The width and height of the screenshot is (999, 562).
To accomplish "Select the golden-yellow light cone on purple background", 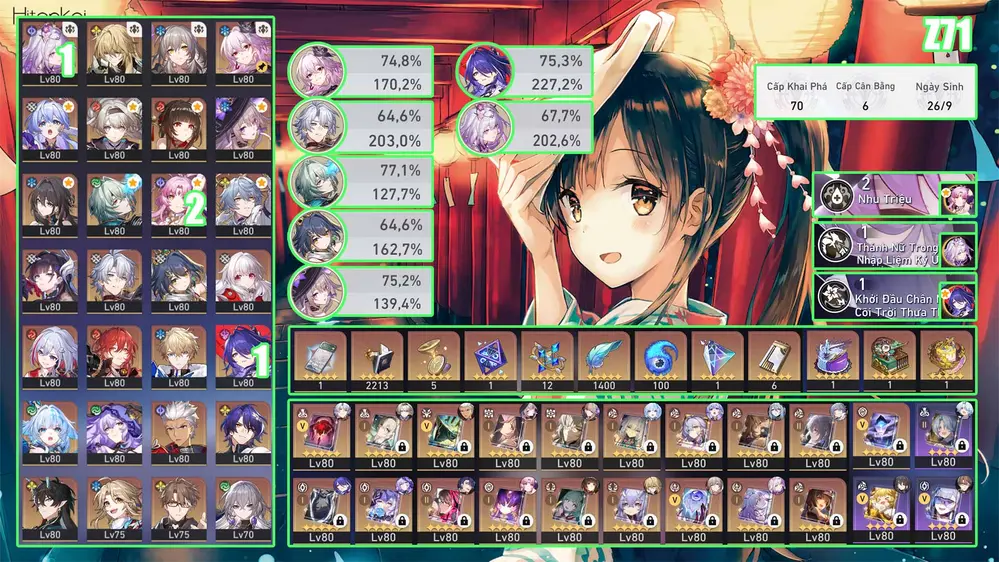I will [879, 510].
